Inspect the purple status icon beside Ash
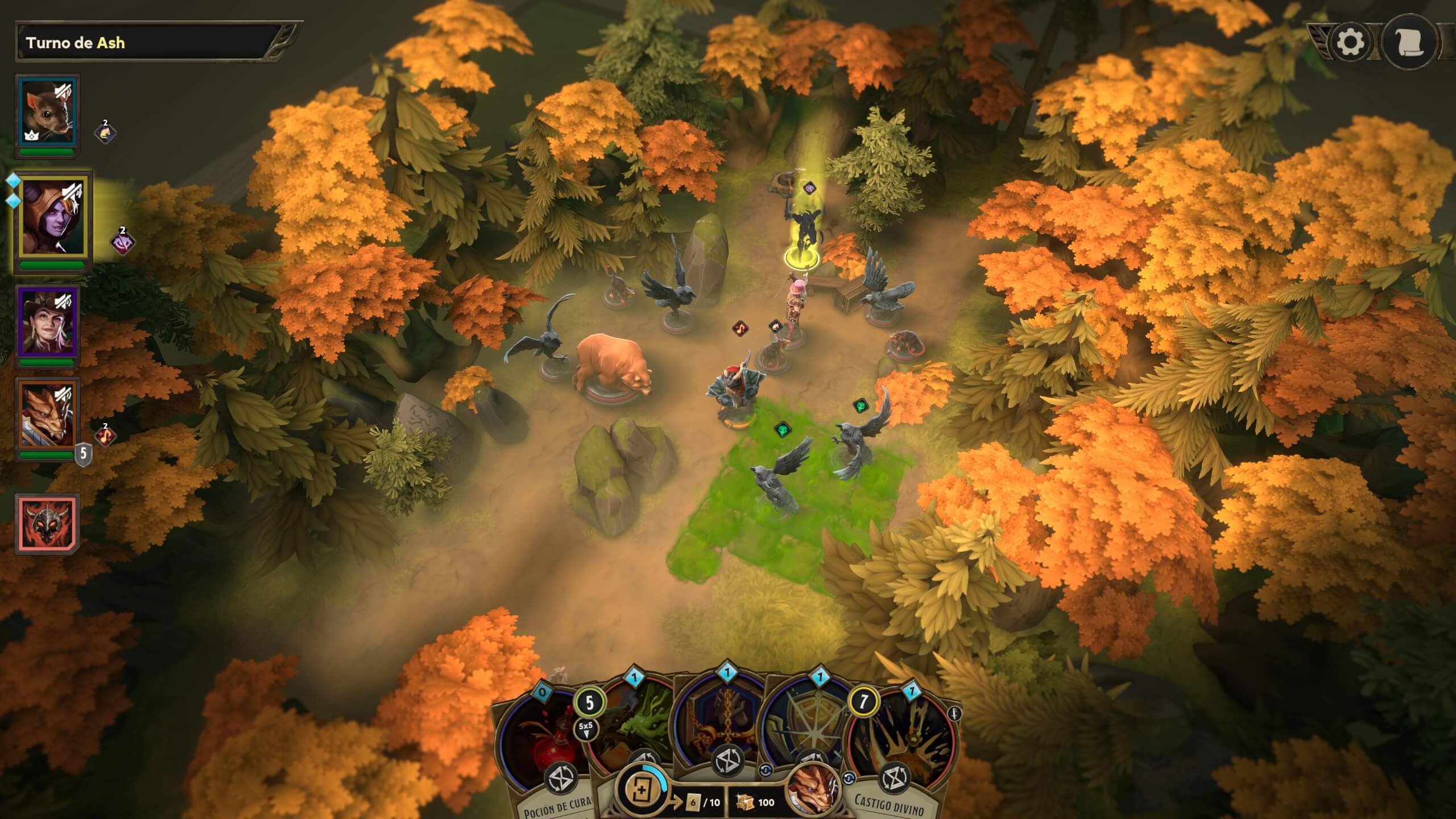This screenshot has height=819, width=1456. [122, 242]
